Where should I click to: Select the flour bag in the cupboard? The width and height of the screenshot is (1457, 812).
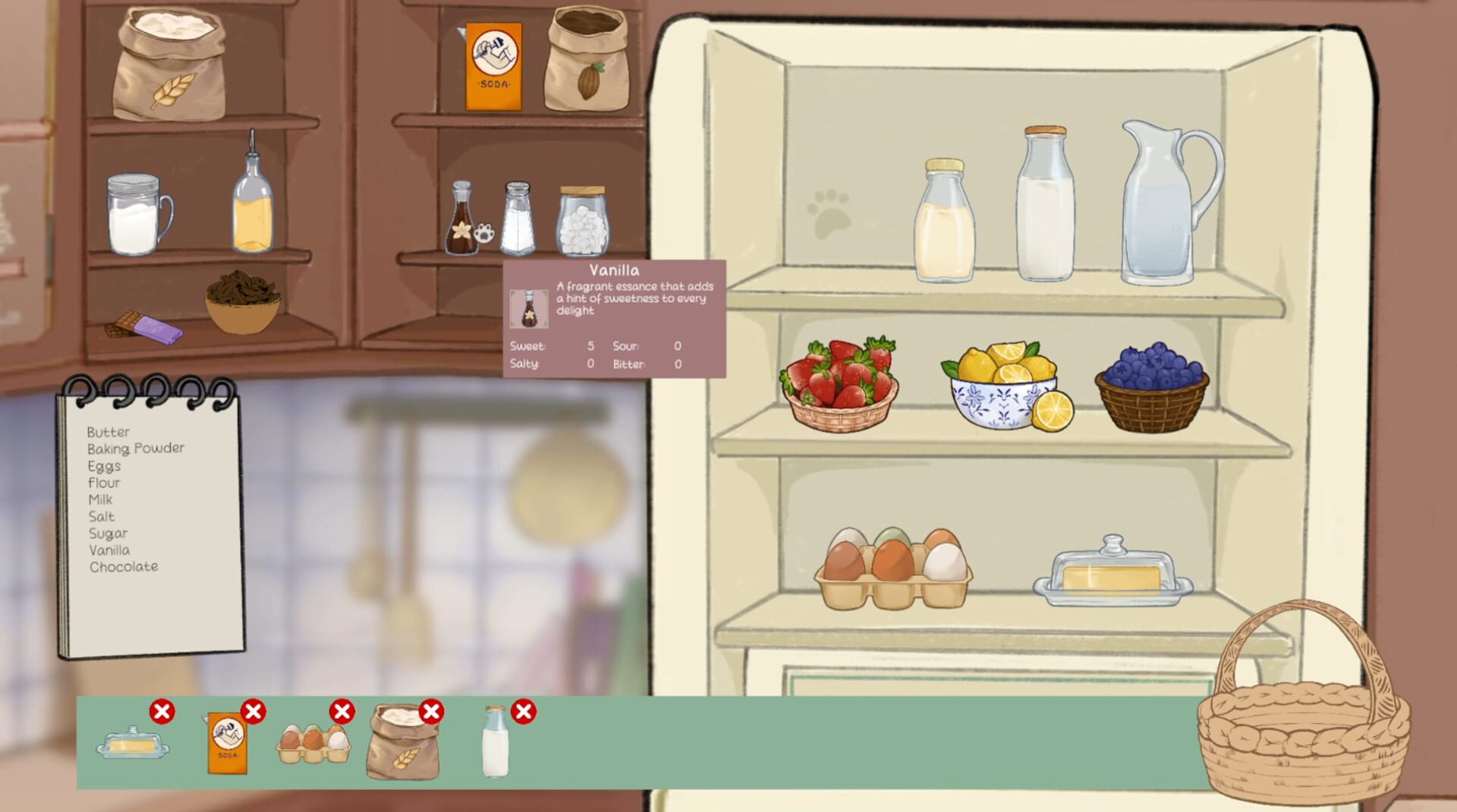coord(171,65)
